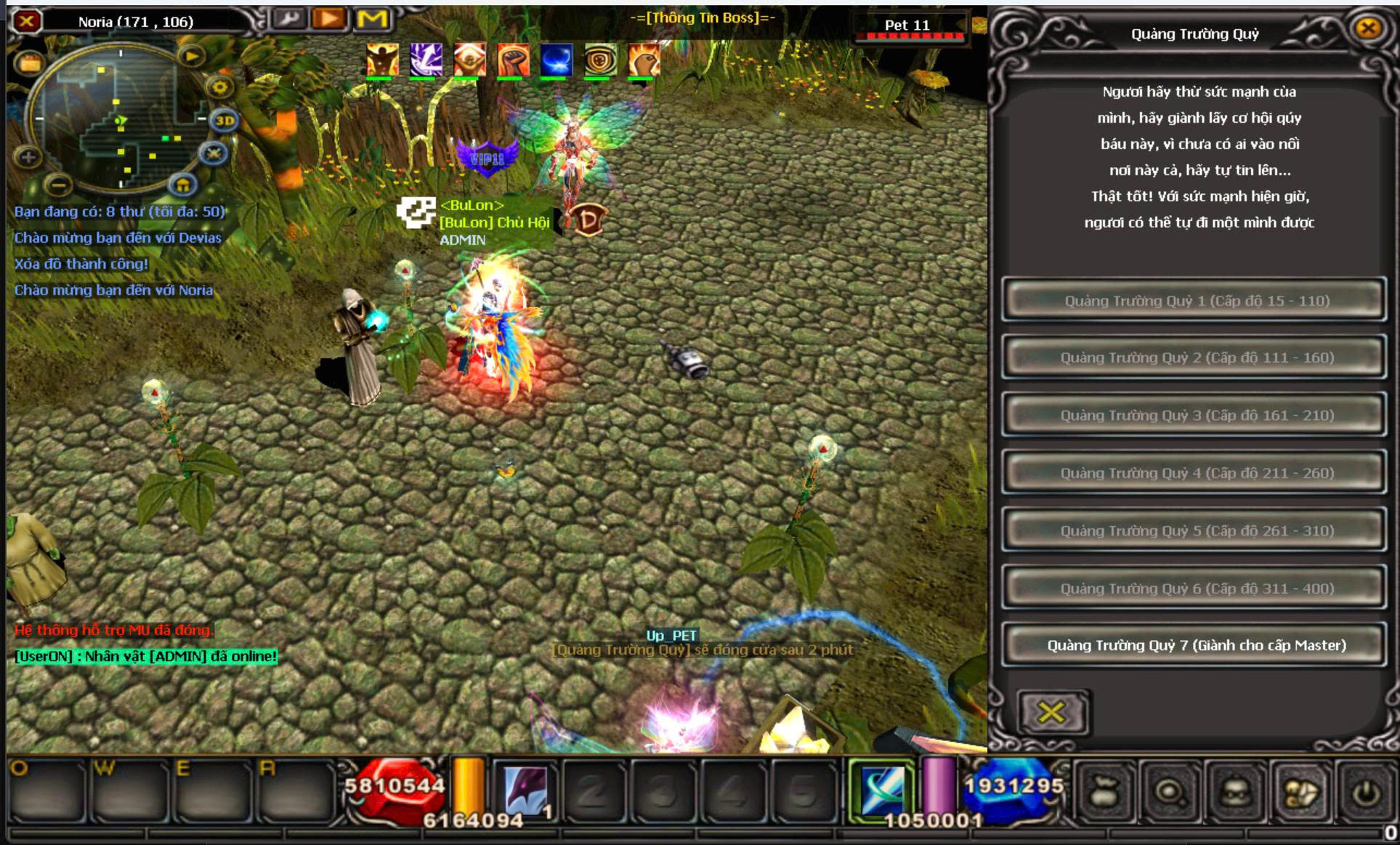
Task: Select Quảng Trường Quỷ 1 (level 15 - 110)
Action: point(1195,301)
